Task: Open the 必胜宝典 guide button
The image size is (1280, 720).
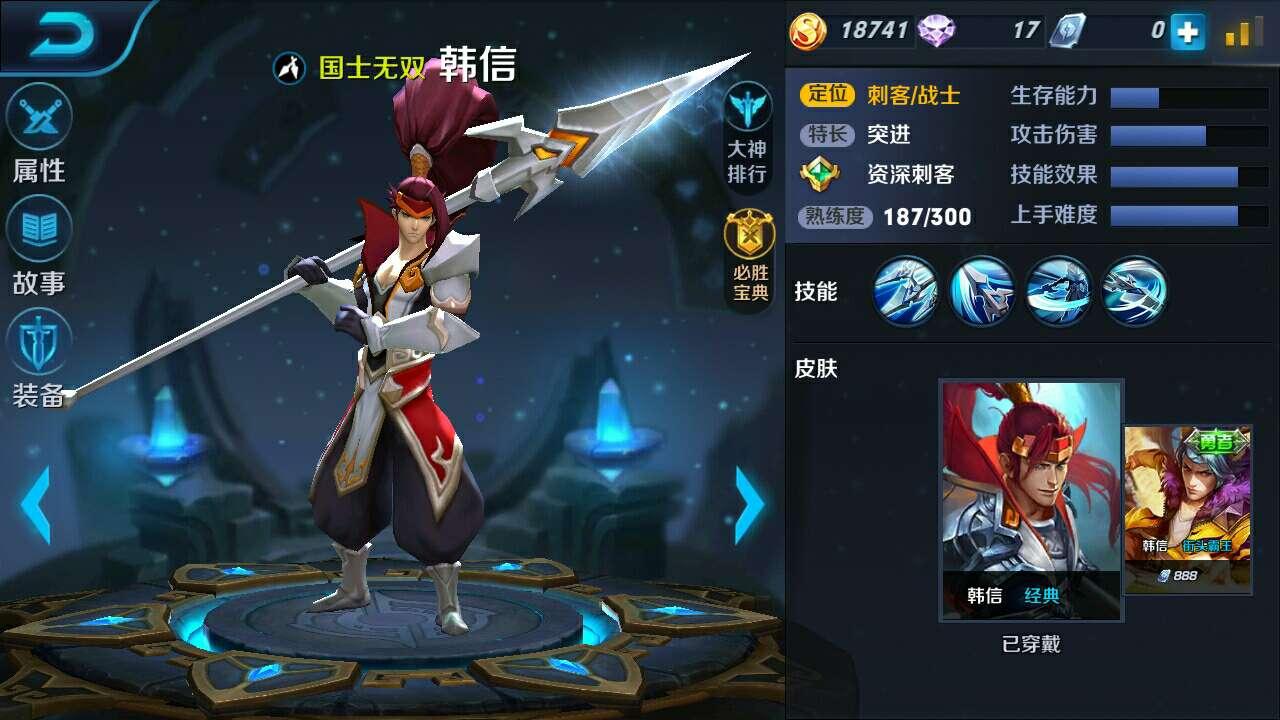Action: pyautogui.click(x=747, y=257)
